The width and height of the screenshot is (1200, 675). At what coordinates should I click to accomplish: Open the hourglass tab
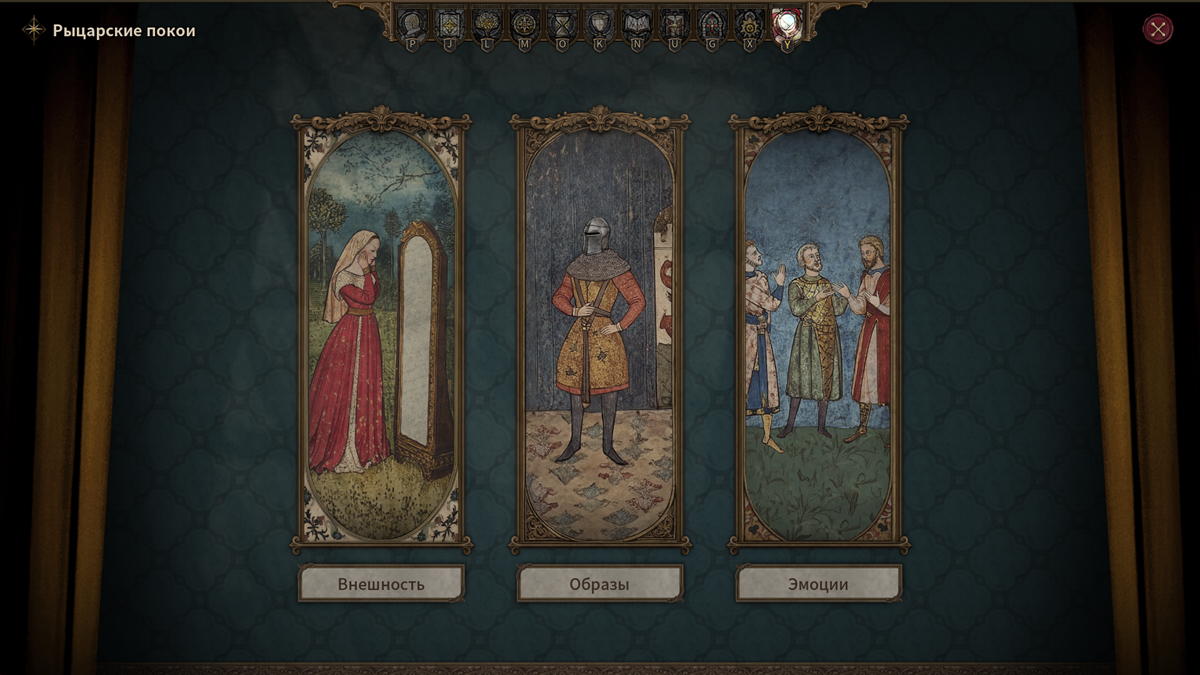[563, 23]
